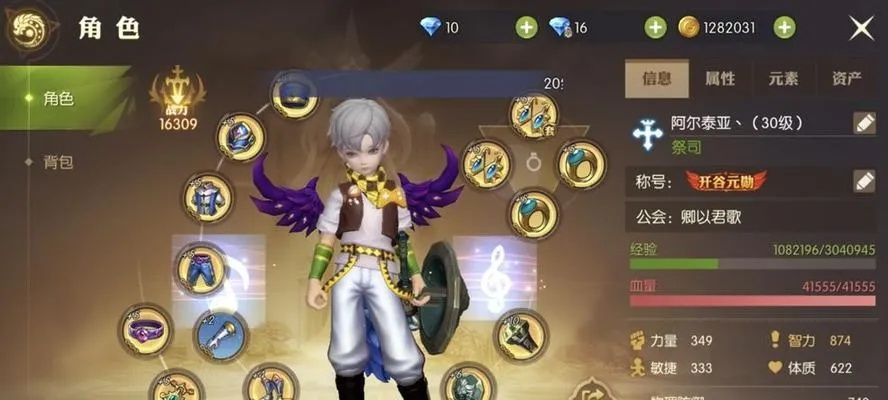Open the 元素 tab
Image resolution: width=888 pixels, height=400 pixels.
pyautogui.click(x=783, y=78)
